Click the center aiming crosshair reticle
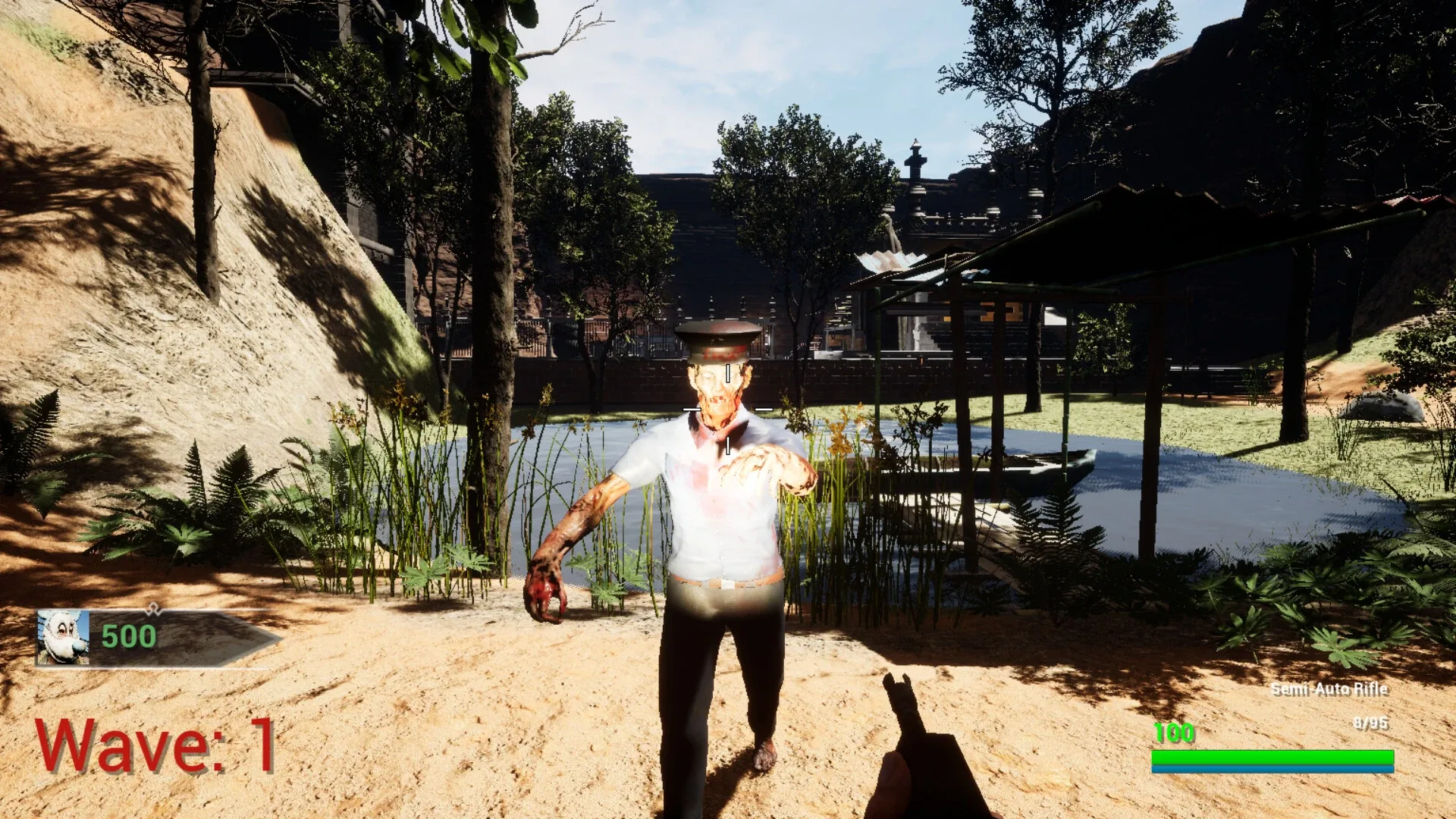1456x819 pixels. click(x=726, y=407)
